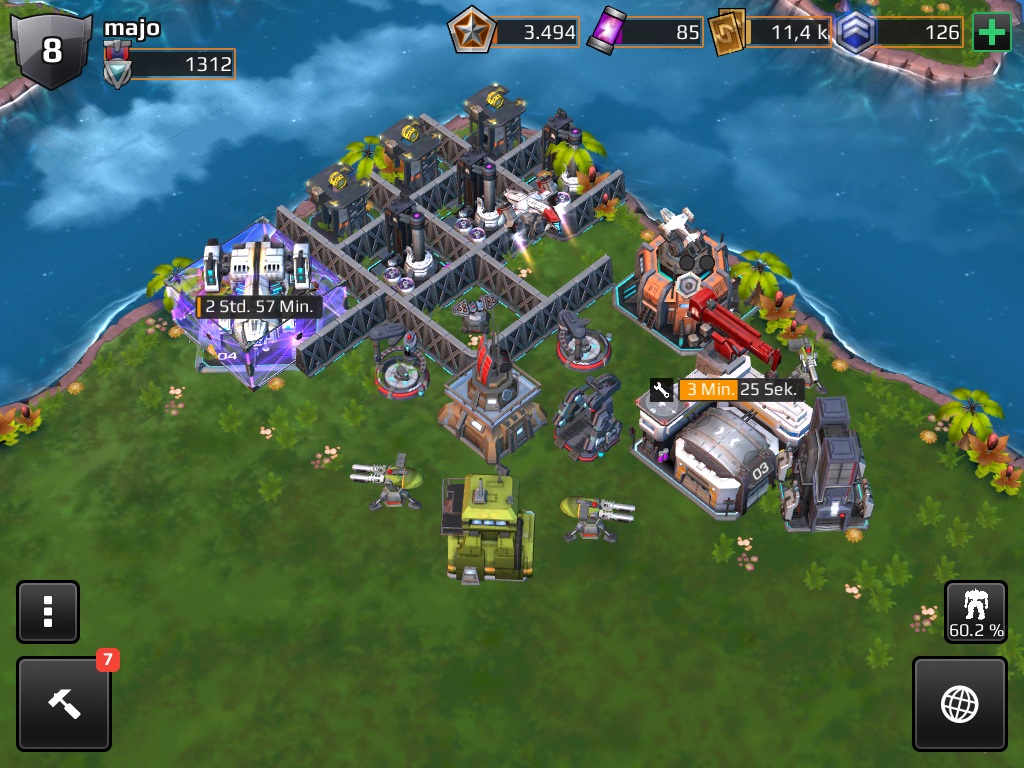Open the build menu with the hammer
The height and width of the screenshot is (768, 1024).
pyautogui.click(x=63, y=703)
